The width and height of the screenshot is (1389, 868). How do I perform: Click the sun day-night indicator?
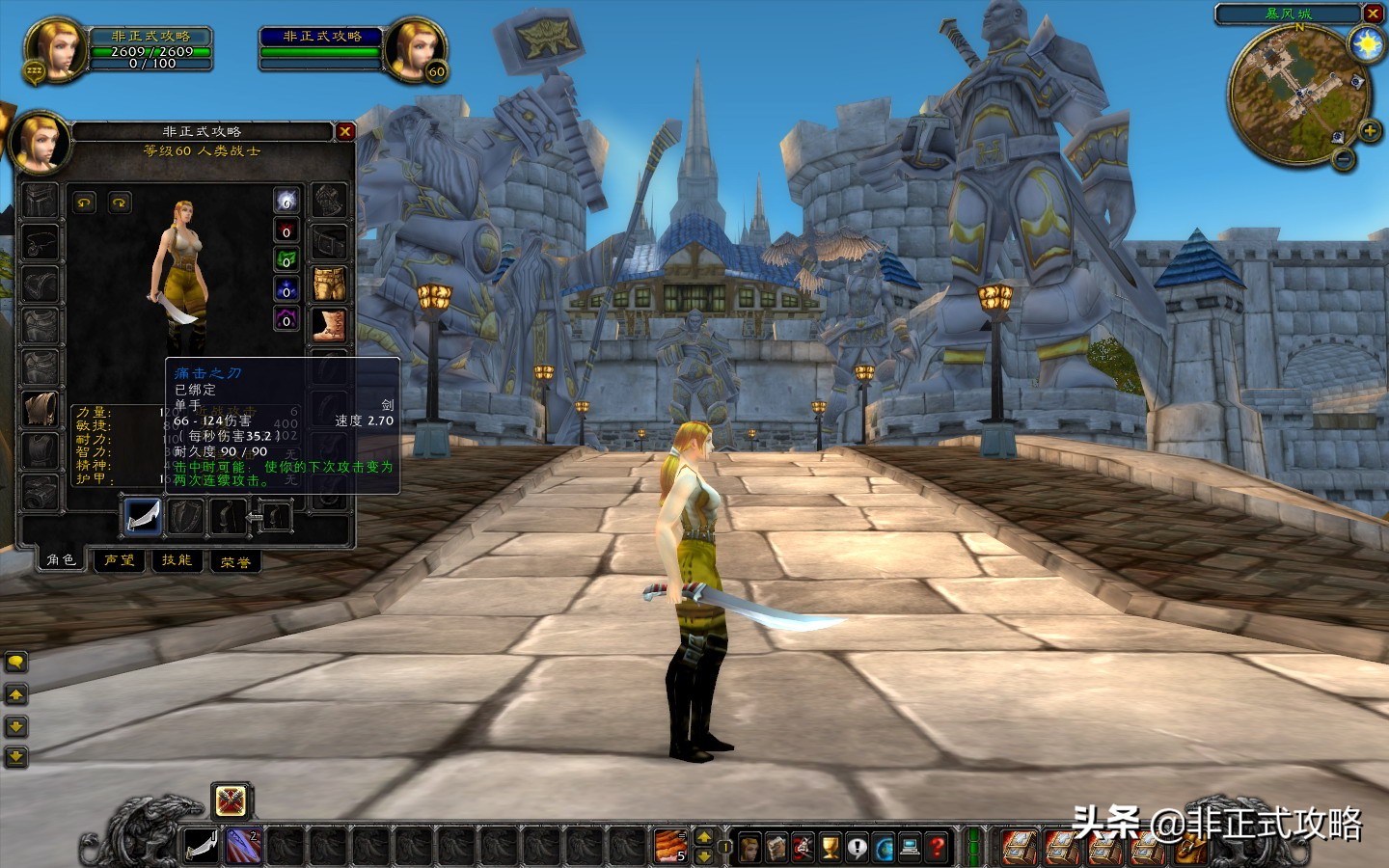point(1367,44)
